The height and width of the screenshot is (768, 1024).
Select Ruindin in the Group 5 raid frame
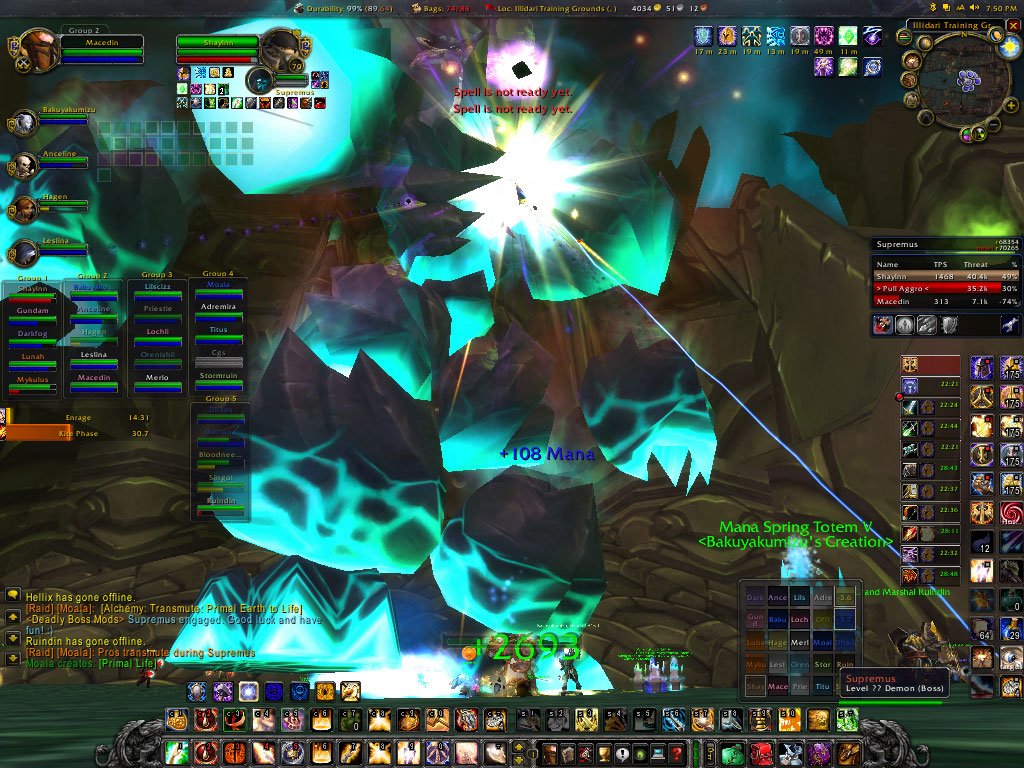(x=220, y=505)
